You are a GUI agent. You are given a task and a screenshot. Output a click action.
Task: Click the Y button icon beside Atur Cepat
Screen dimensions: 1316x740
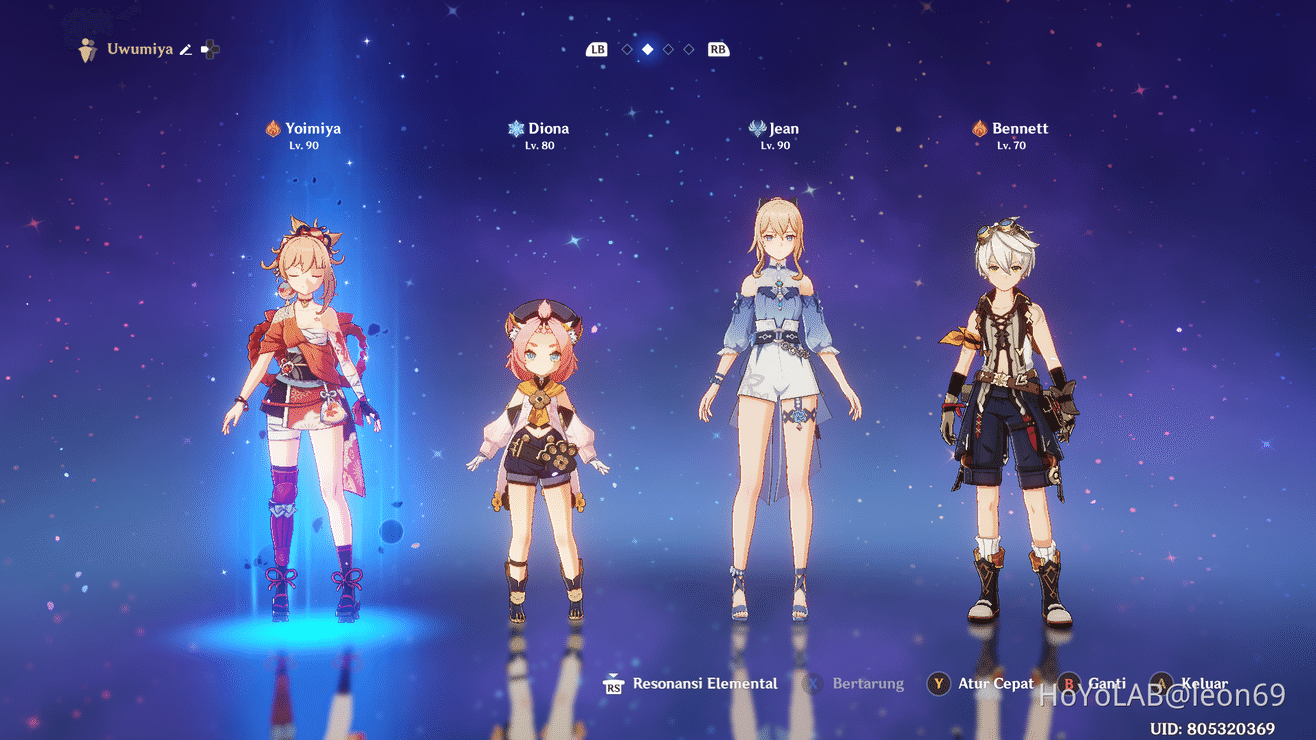[937, 684]
